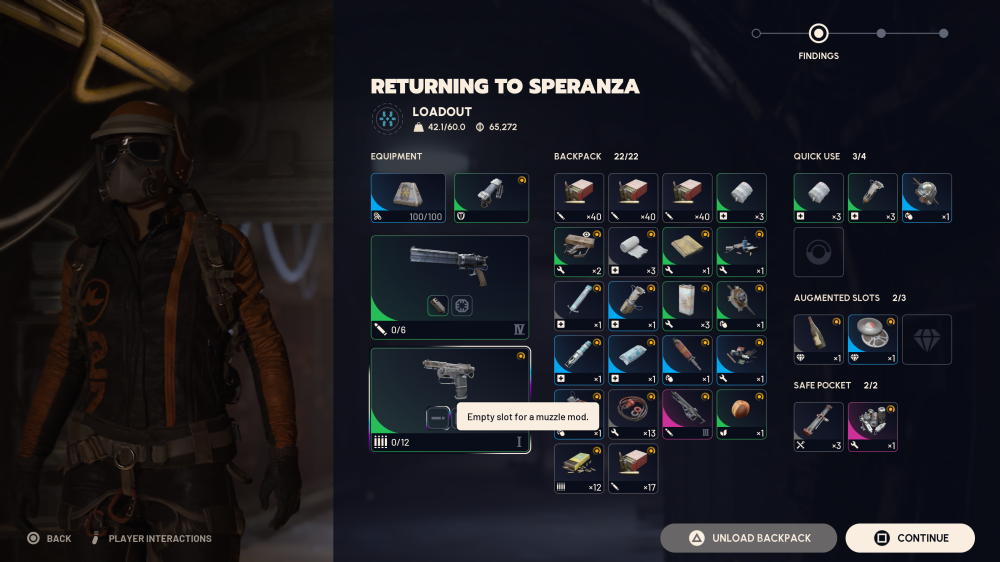The width and height of the screenshot is (1000, 562).
Task: Choose the wine bottle in augmented slots
Action: tap(818, 340)
